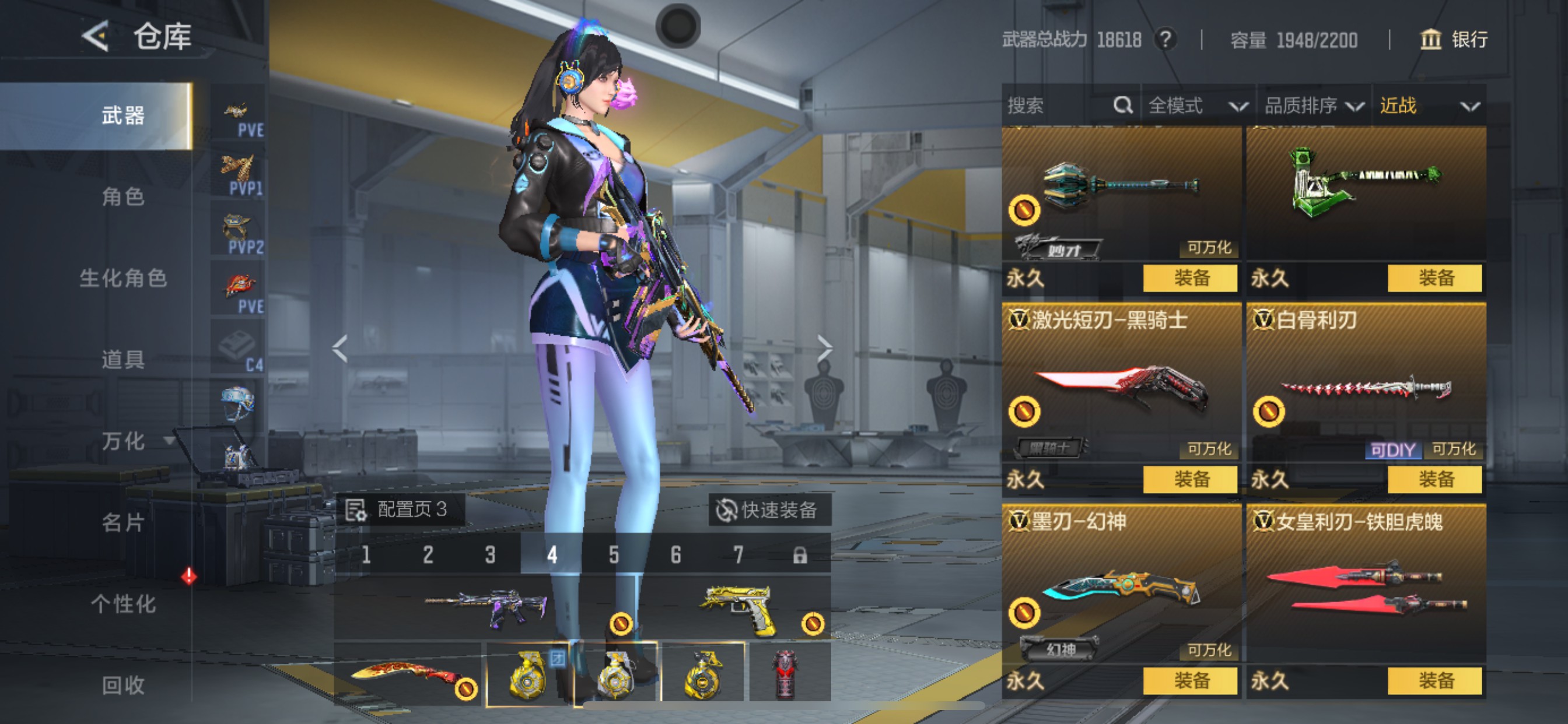1568x724 pixels.
Task: Go to the 个性化 section
Action: coord(123,603)
